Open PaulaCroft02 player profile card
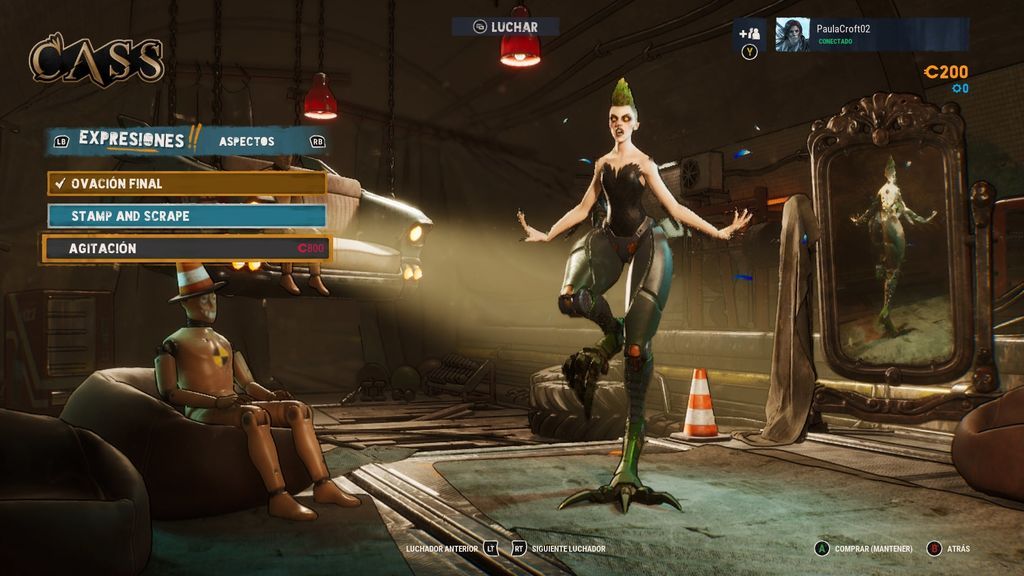 click(871, 34)
